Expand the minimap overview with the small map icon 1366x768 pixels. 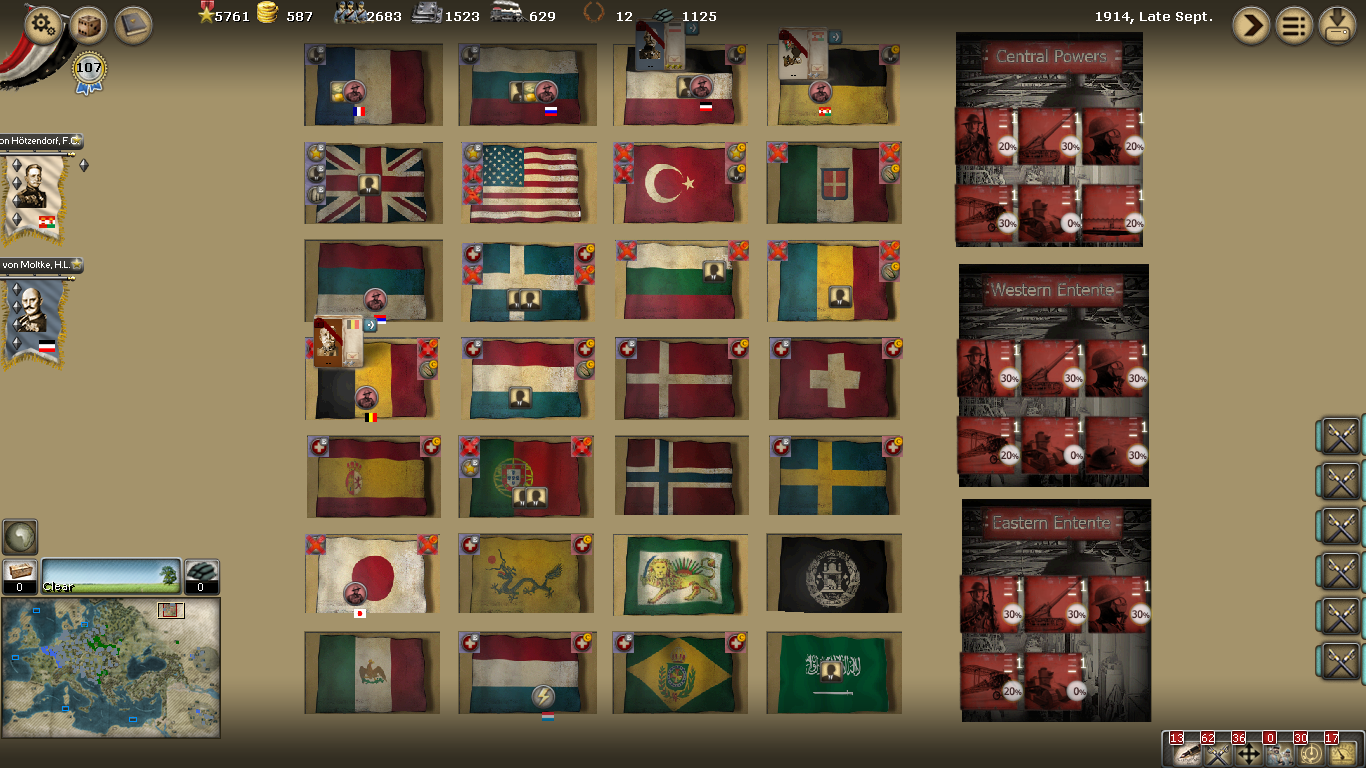pyautogui.click(x=171, y=610)
